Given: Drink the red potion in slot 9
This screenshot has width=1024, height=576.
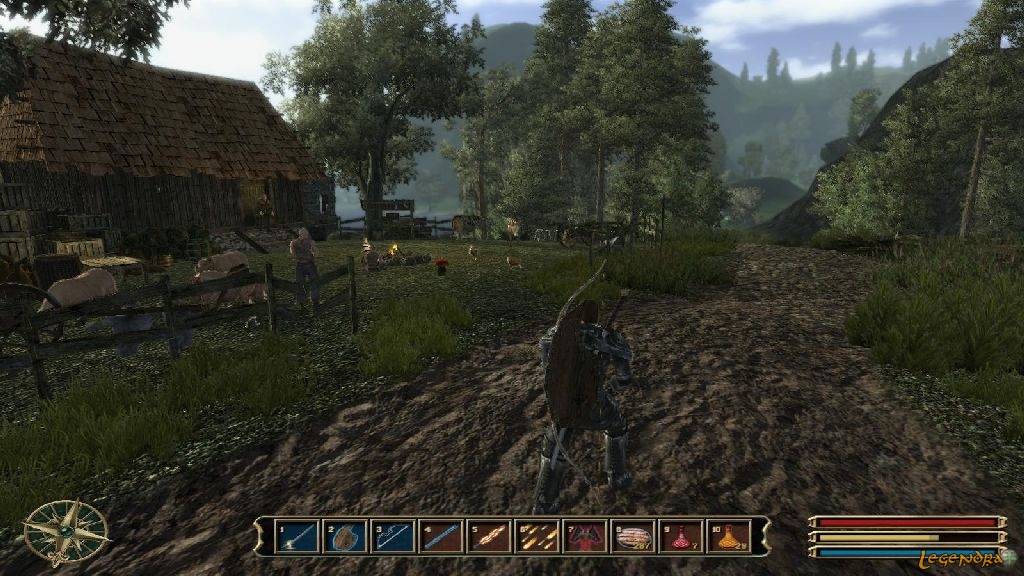Looking at the screenshot, I should [681, 537].
